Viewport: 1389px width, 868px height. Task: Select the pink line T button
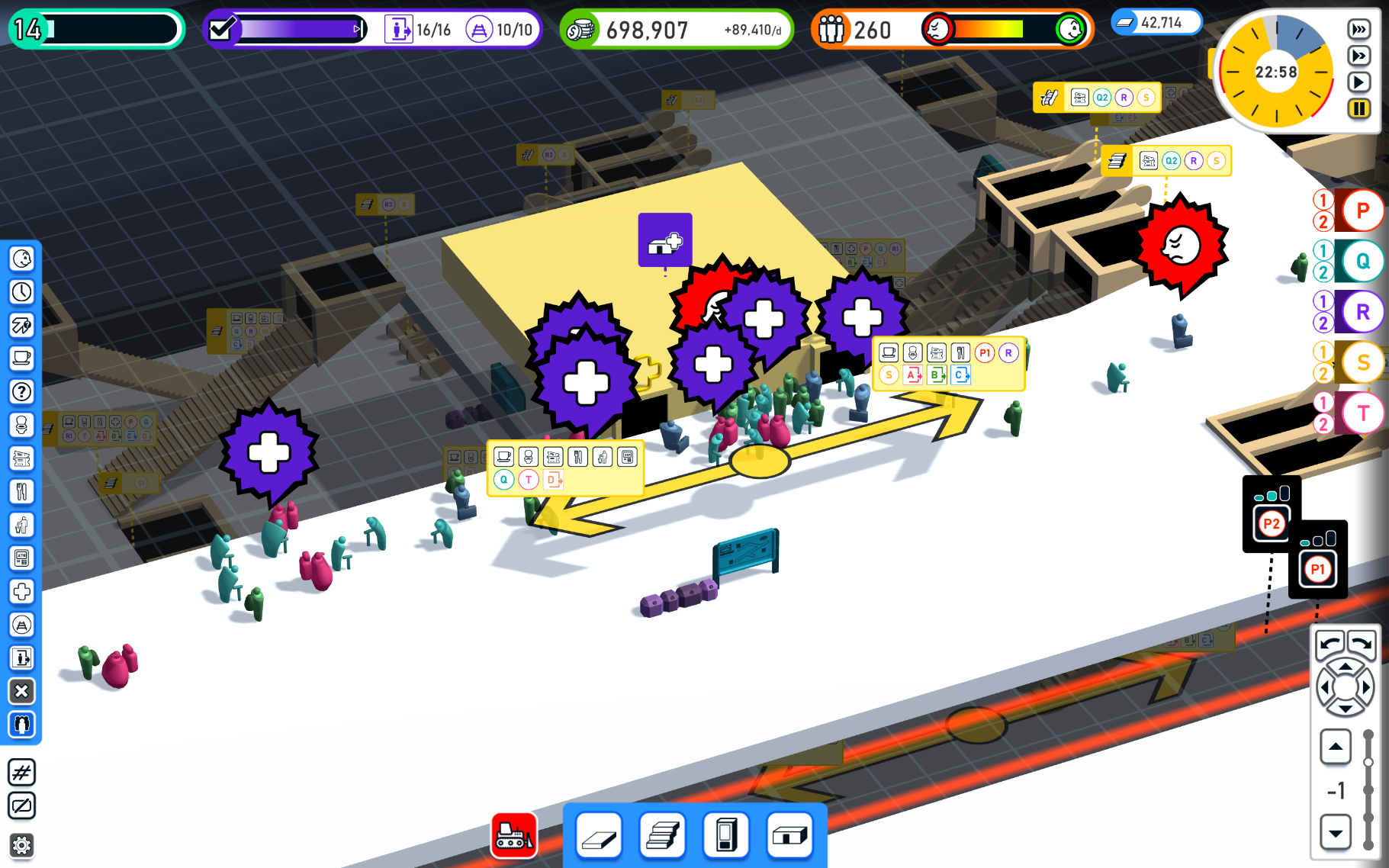click(1362, 413)
